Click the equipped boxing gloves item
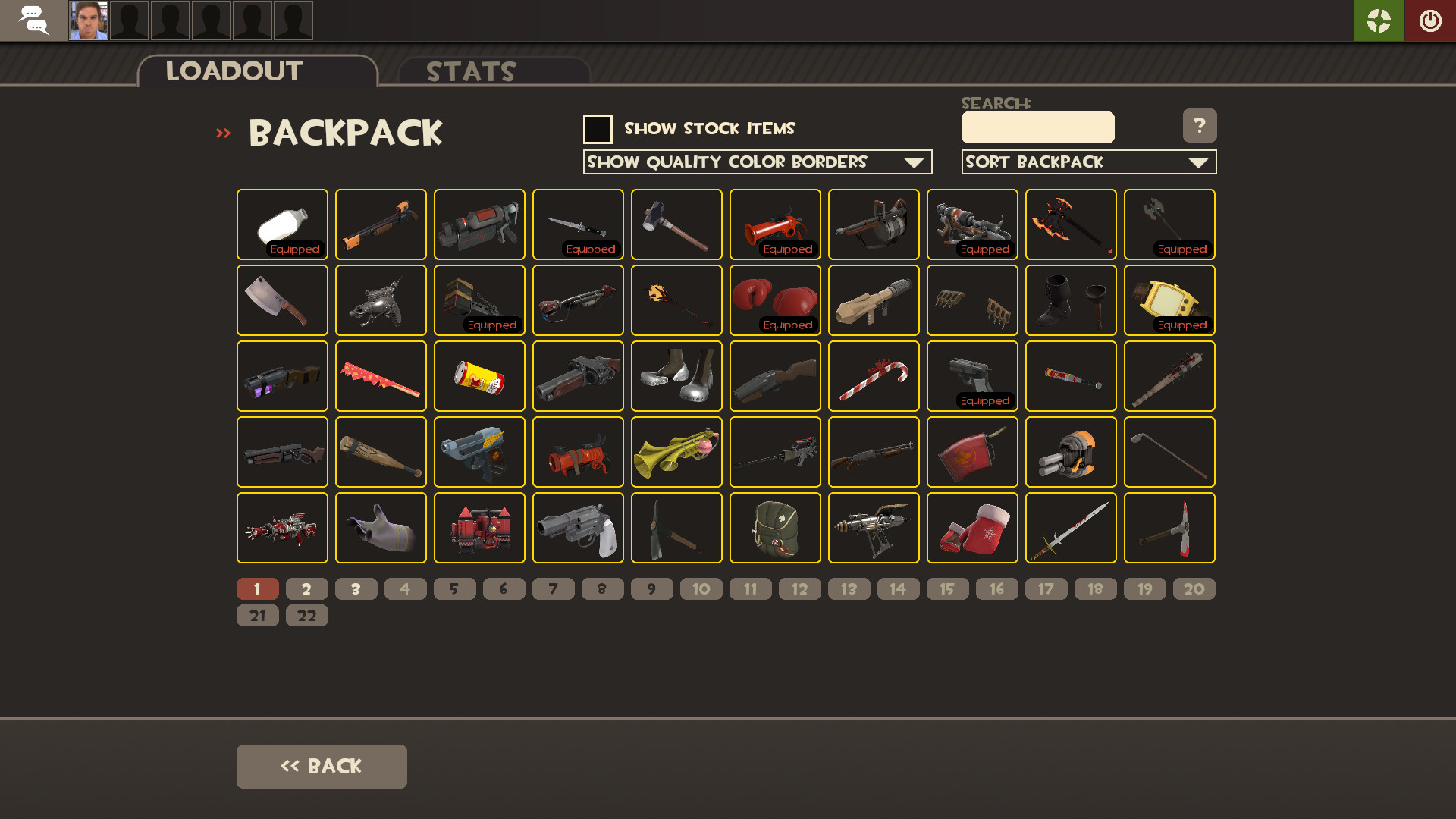Viewport: 1456px width, 819px height. click(775, 300)
